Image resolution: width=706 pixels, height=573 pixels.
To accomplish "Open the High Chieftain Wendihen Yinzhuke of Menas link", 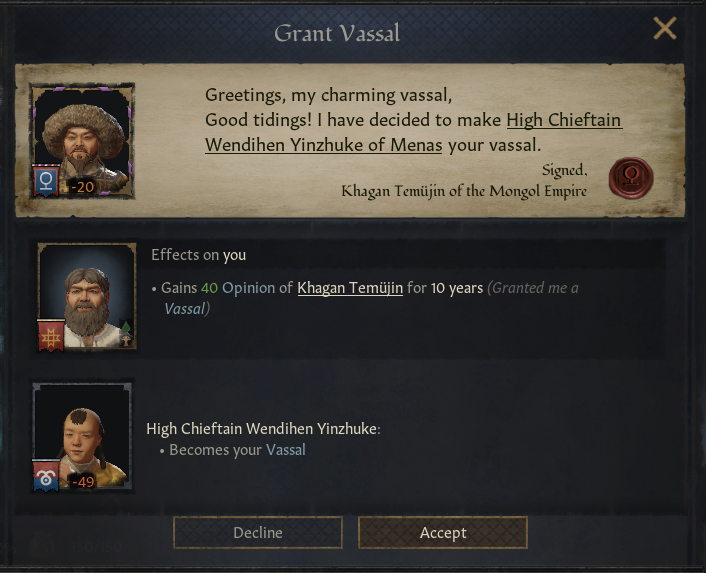I will pos(413,133).
